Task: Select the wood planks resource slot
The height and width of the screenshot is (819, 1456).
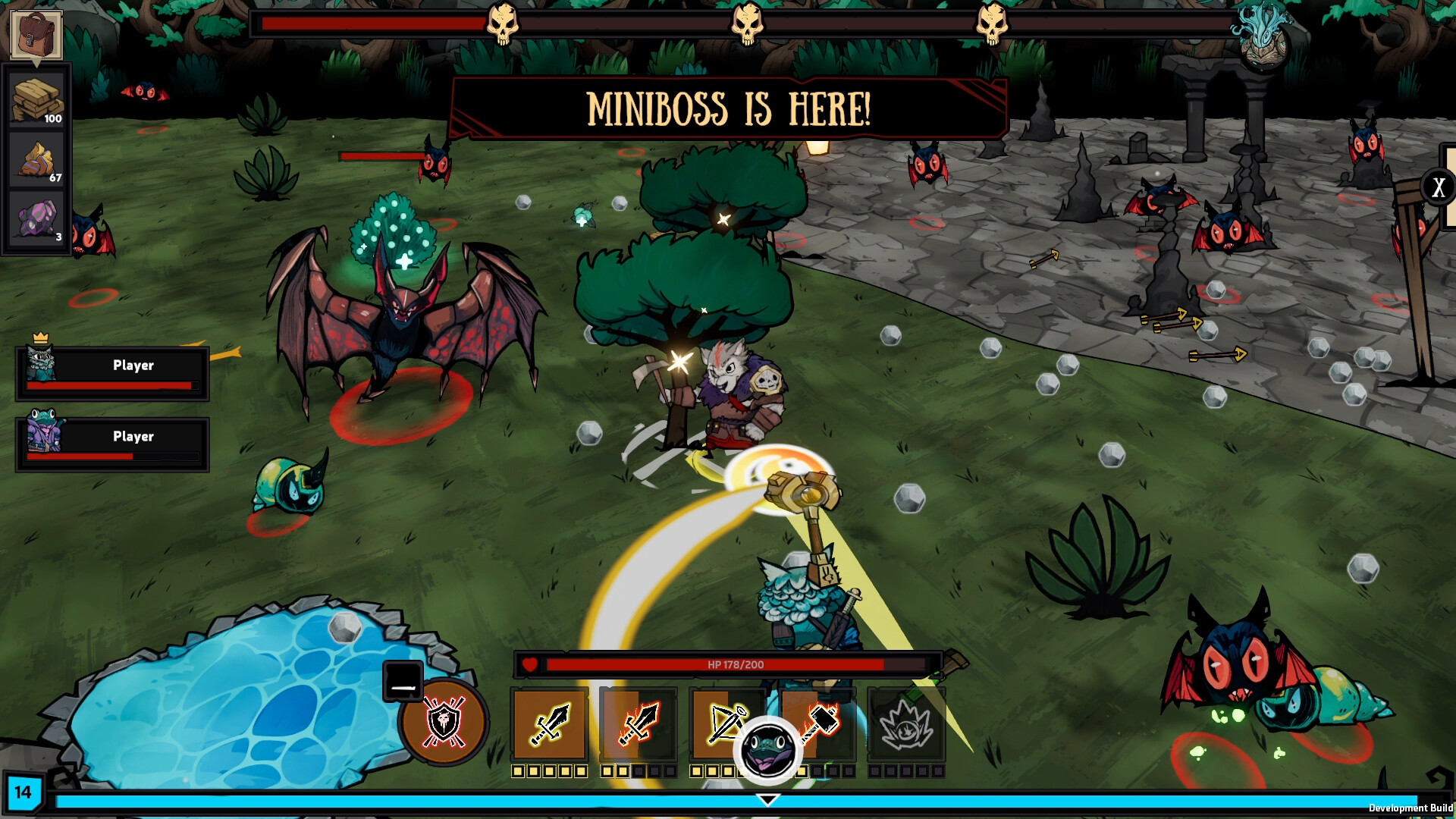Action: (x=37, y=99)
